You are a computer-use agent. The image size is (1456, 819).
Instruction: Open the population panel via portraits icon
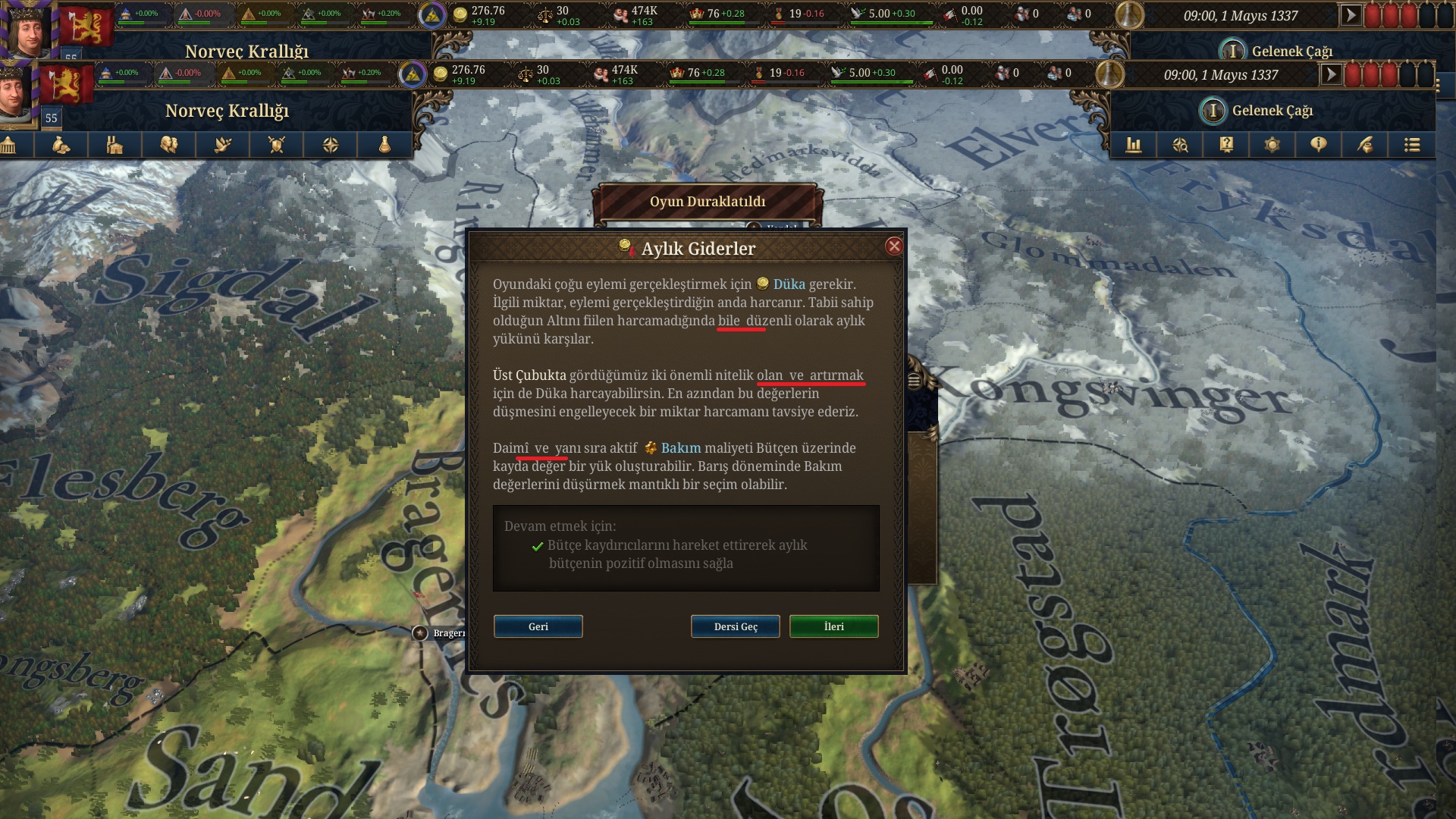coord(168,144)
